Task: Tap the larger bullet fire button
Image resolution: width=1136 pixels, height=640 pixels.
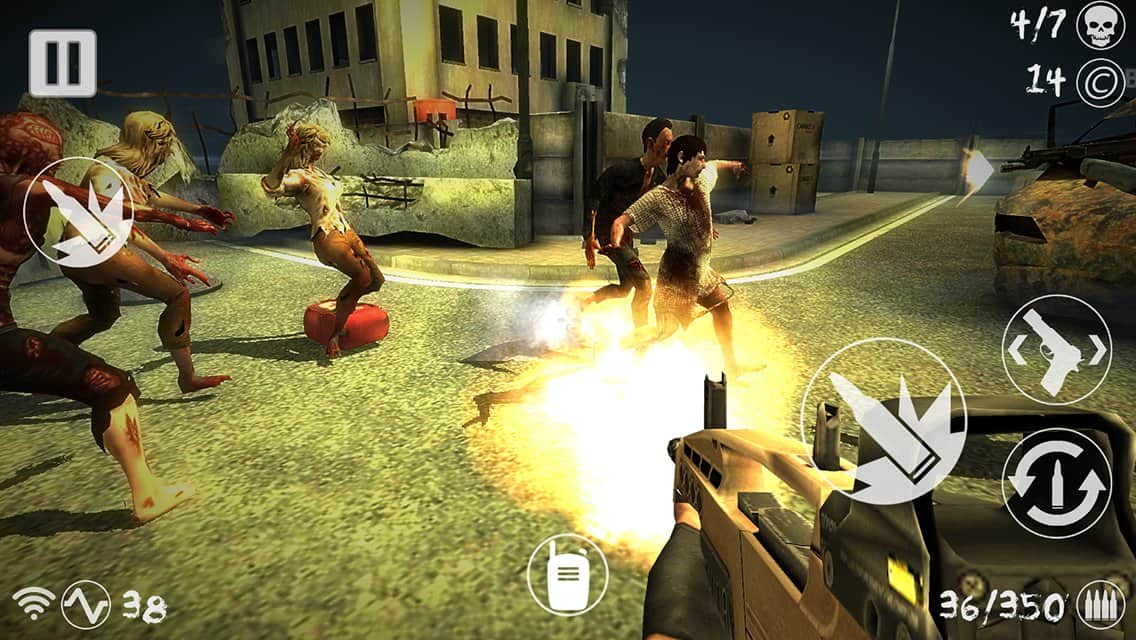Action: tap(883, 420)
